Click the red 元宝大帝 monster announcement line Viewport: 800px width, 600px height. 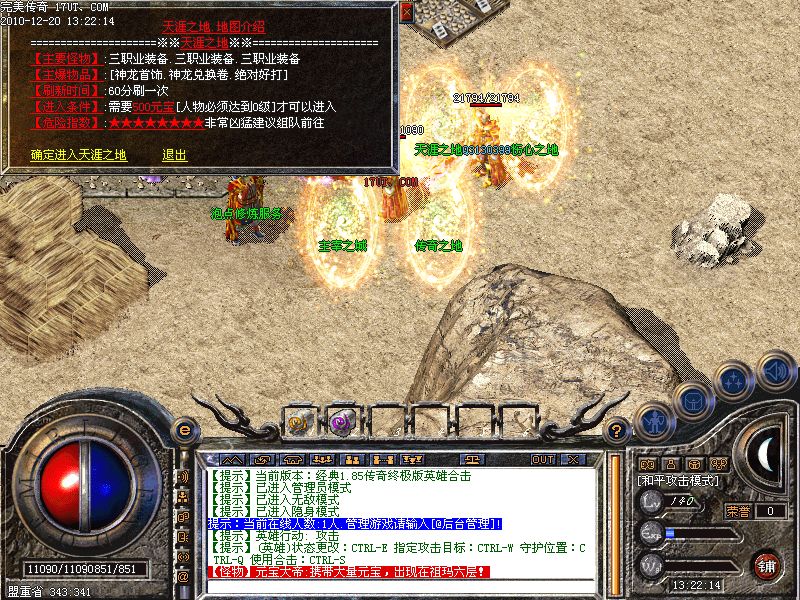(348, 571)
